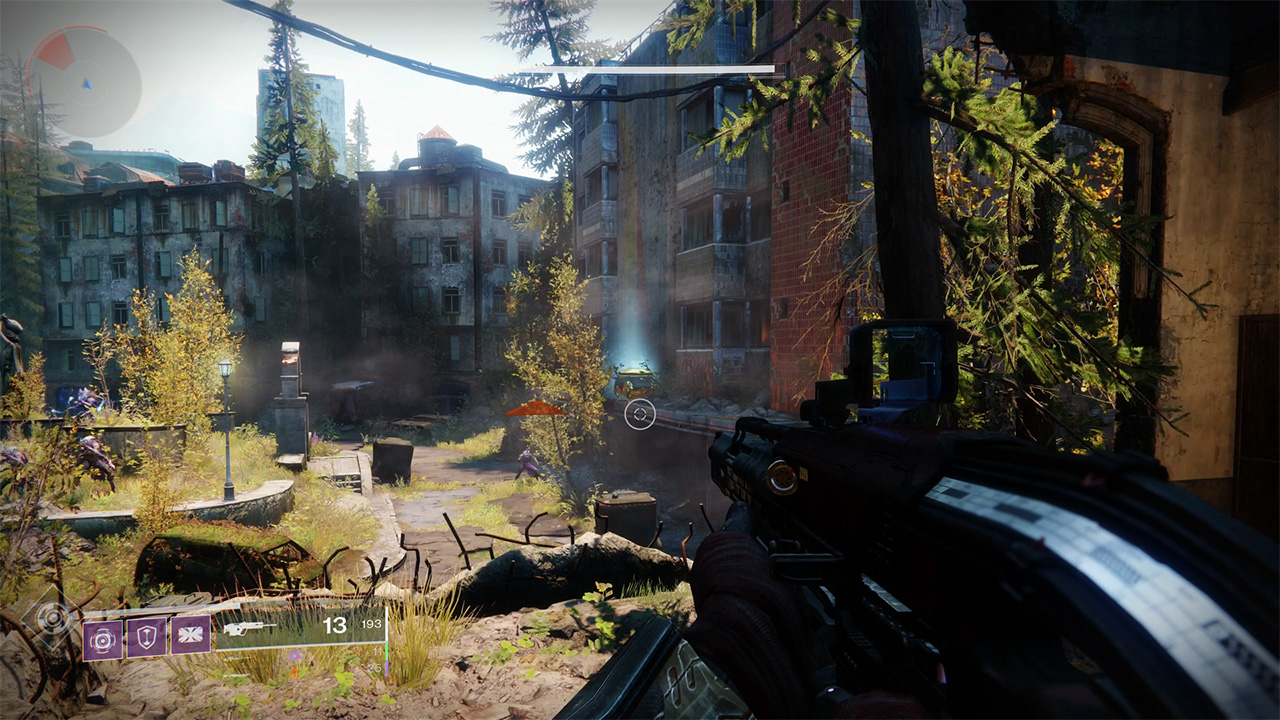1280x720 pixels.
Task: Select the diamond-shaped super ability icon
Action: pyautogui.click(x=51, y=617)
